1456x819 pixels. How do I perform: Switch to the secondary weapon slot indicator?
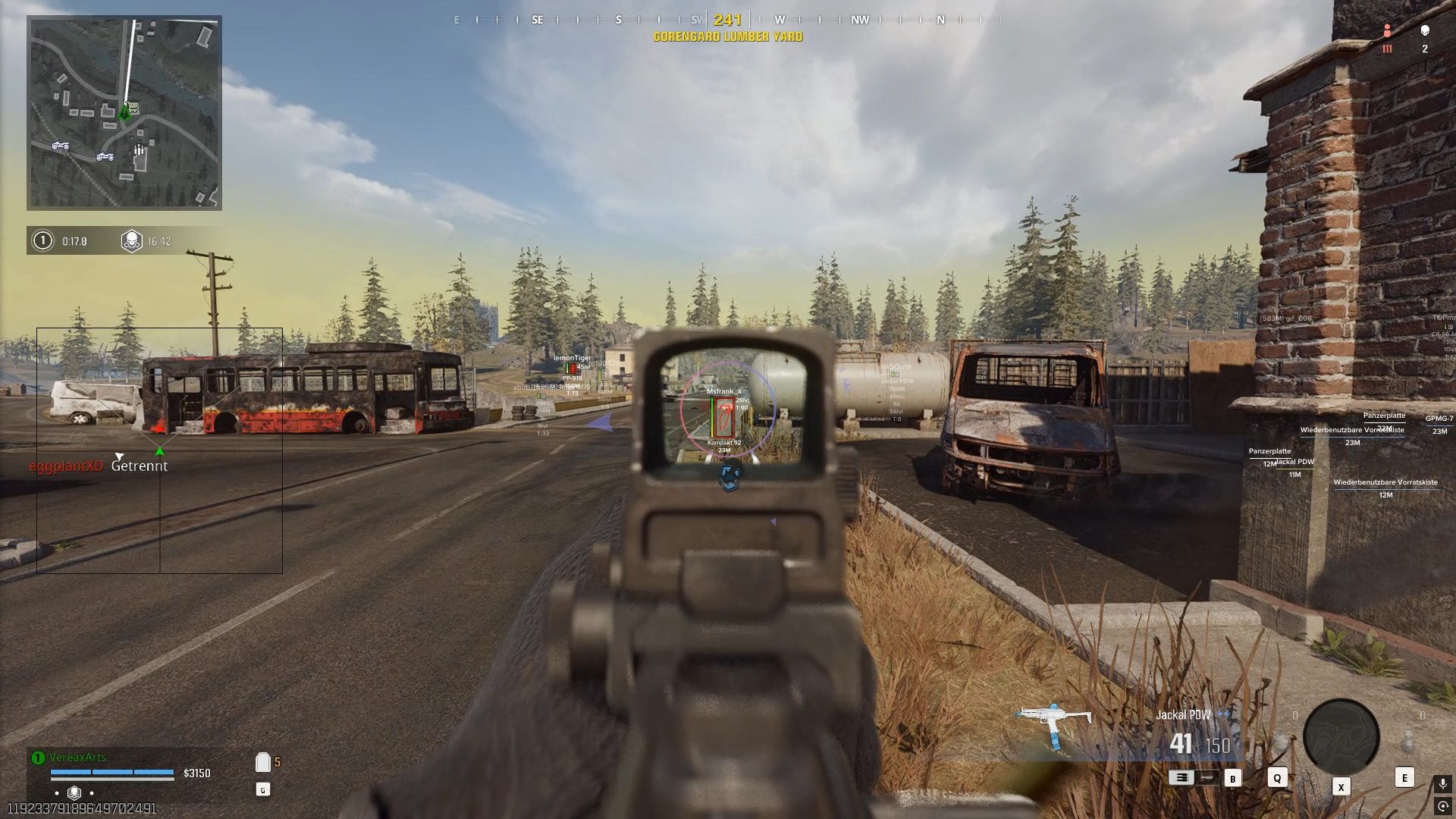click(1208, 777)
